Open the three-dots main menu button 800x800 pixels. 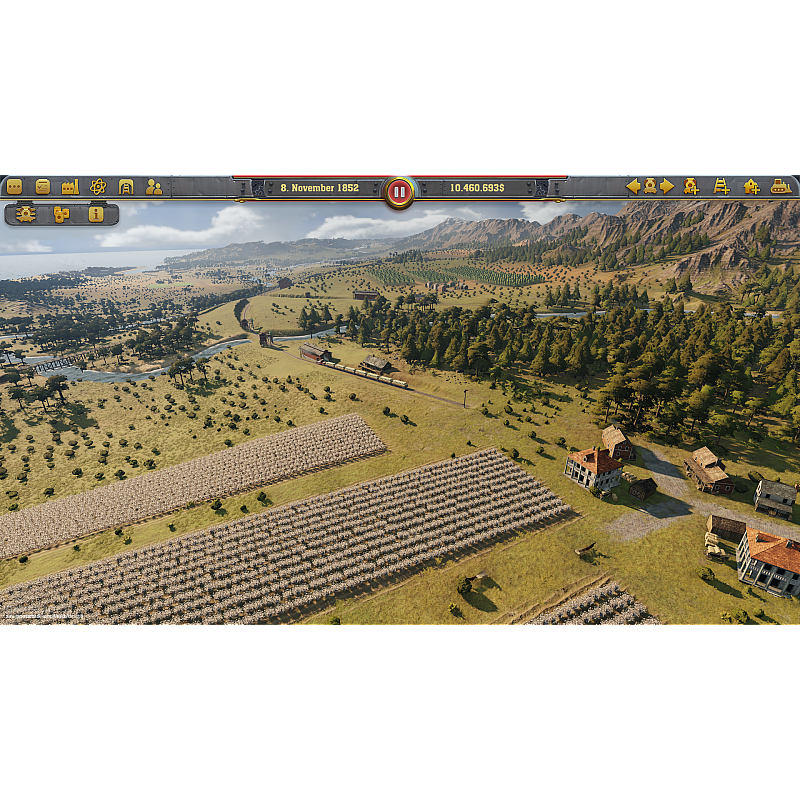coord(14,187)
